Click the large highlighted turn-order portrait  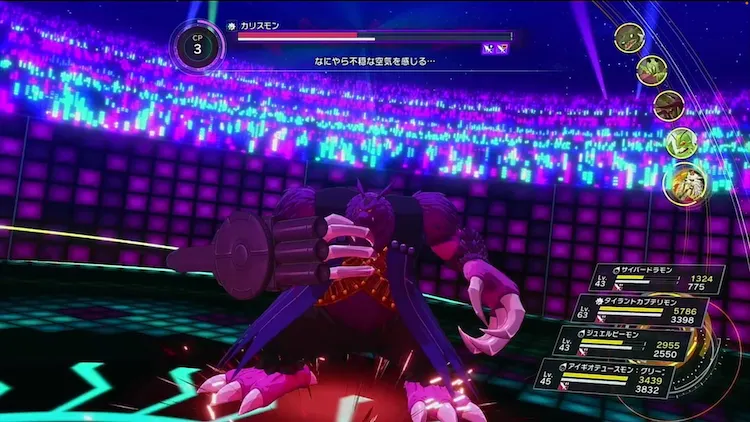[686, 183]
